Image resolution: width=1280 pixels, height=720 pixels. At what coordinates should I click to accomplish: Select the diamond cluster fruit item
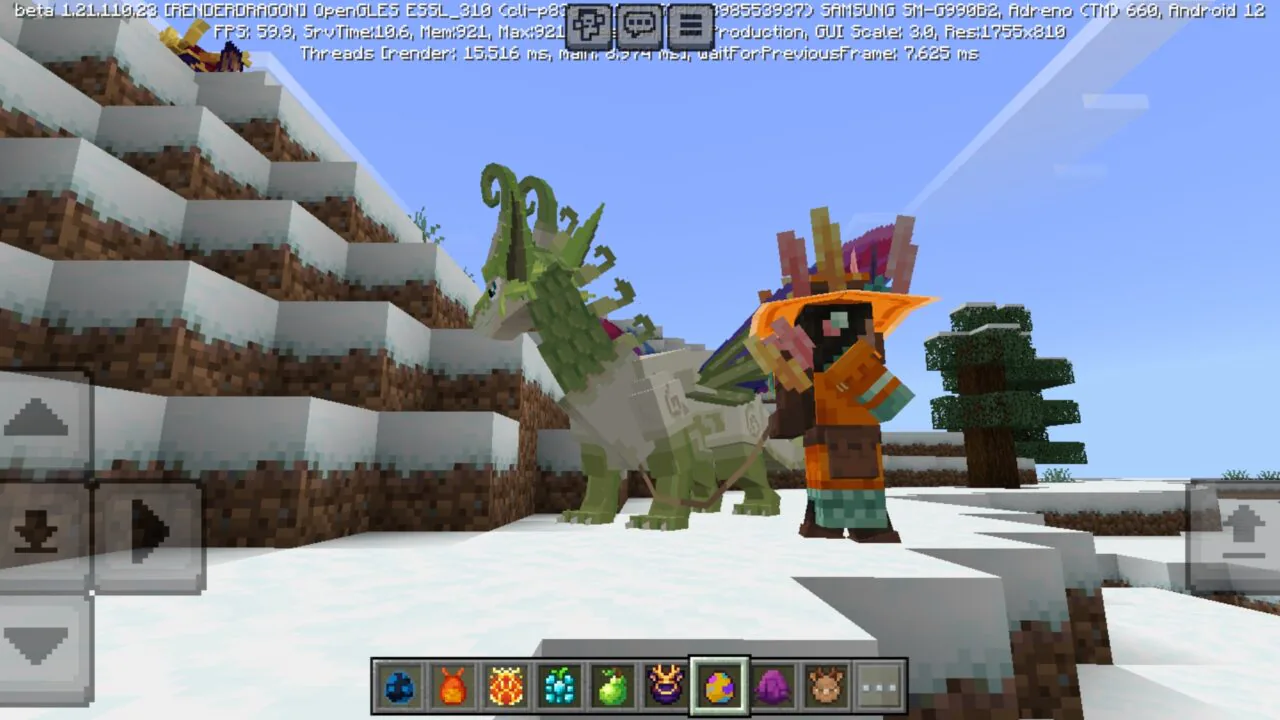(x=559, y=685)
